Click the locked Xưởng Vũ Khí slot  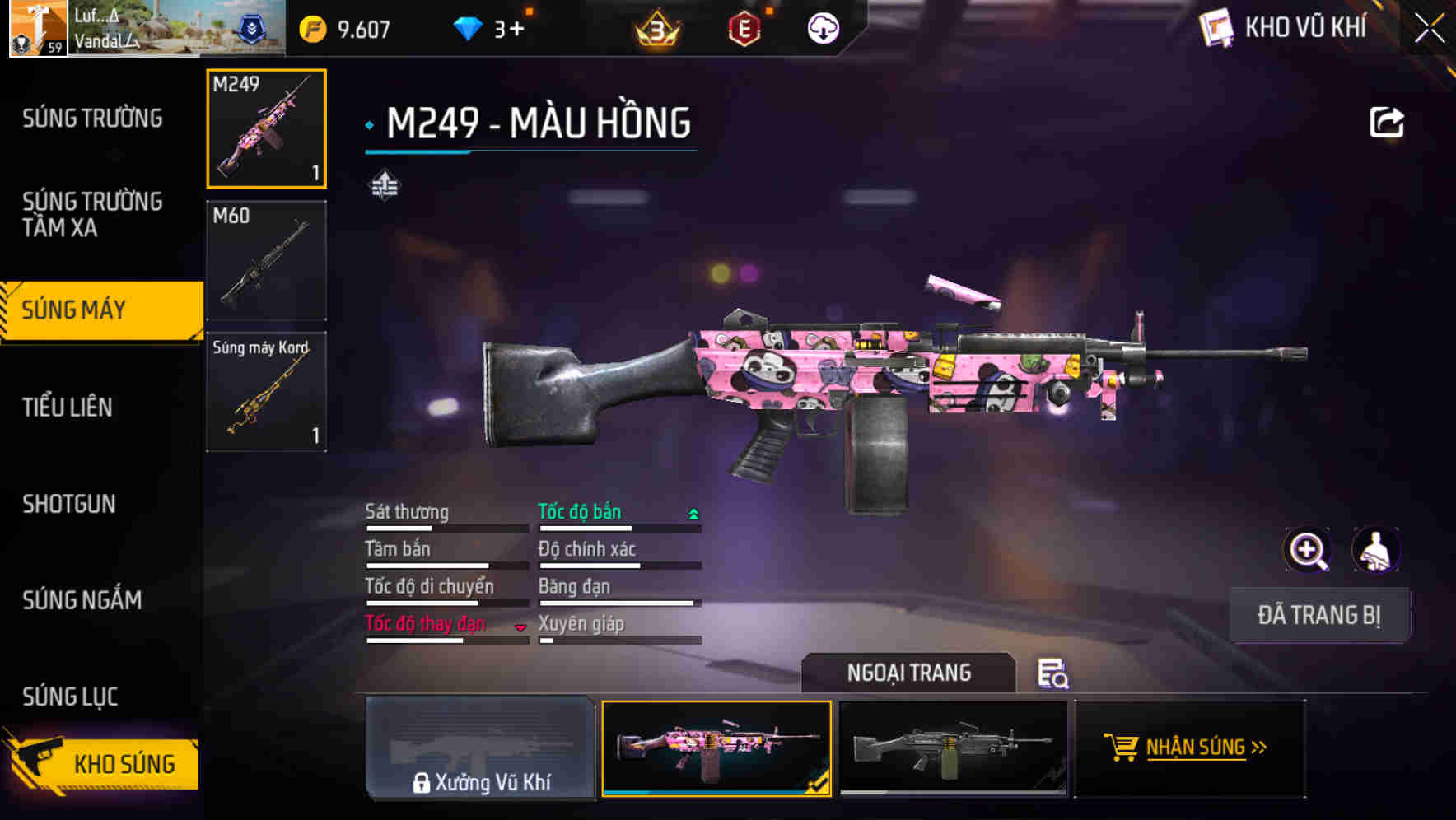tap(481, 749)
